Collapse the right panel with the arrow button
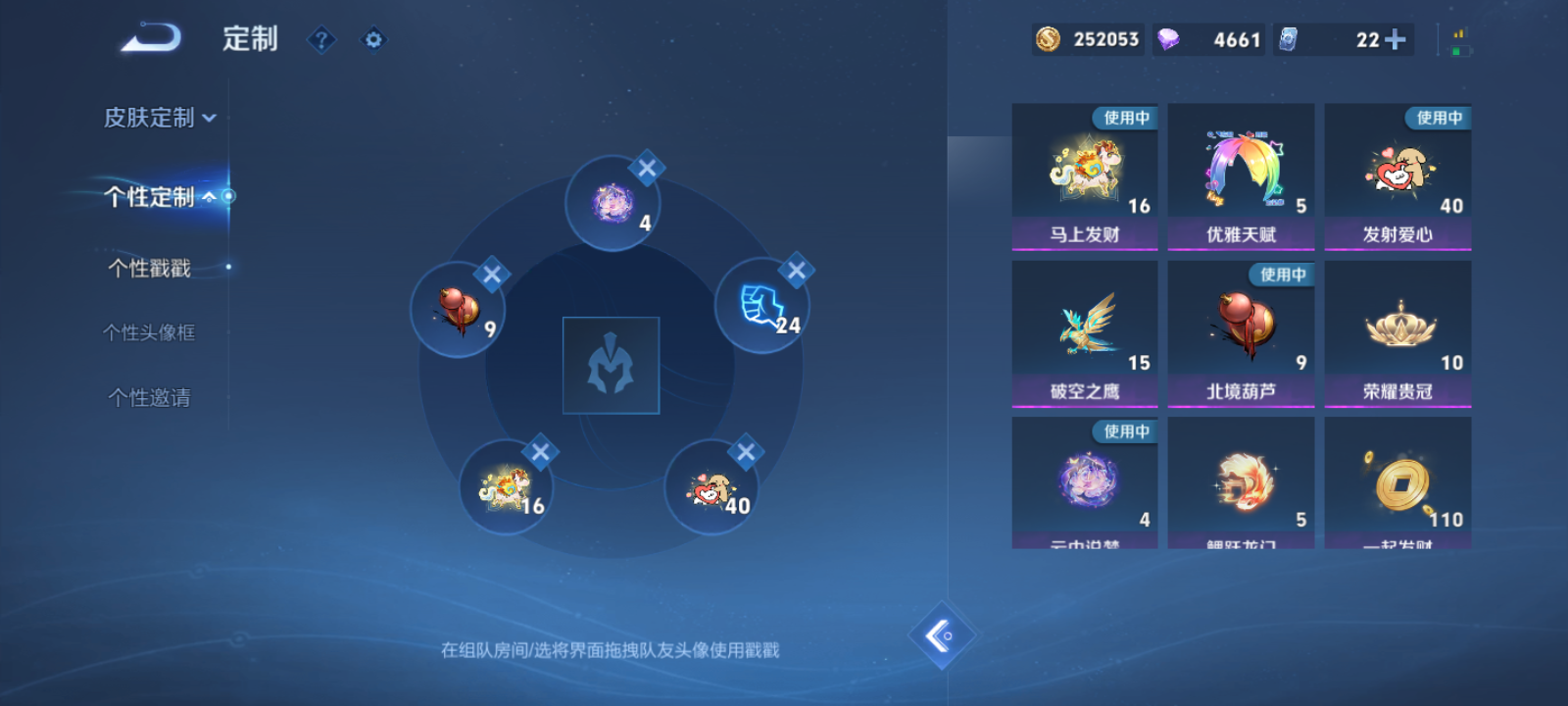Viewport: 1568px width, 706px height. pos(941,635)
